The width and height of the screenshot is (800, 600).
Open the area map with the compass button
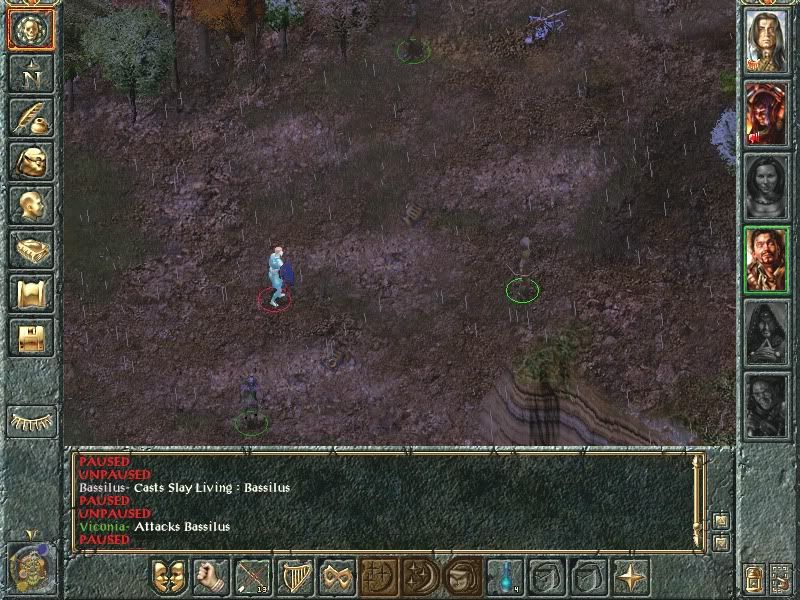30,72
